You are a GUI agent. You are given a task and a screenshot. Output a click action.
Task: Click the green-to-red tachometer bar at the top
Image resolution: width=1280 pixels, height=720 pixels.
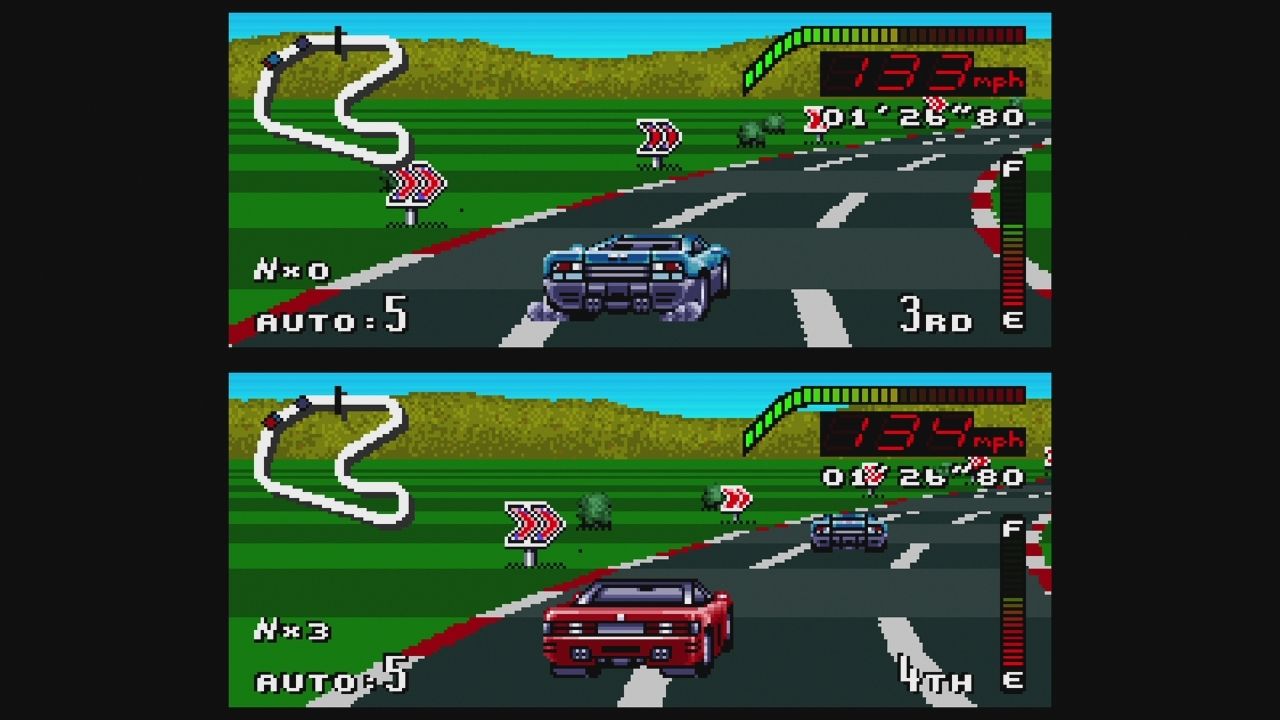tap(890, 35)
